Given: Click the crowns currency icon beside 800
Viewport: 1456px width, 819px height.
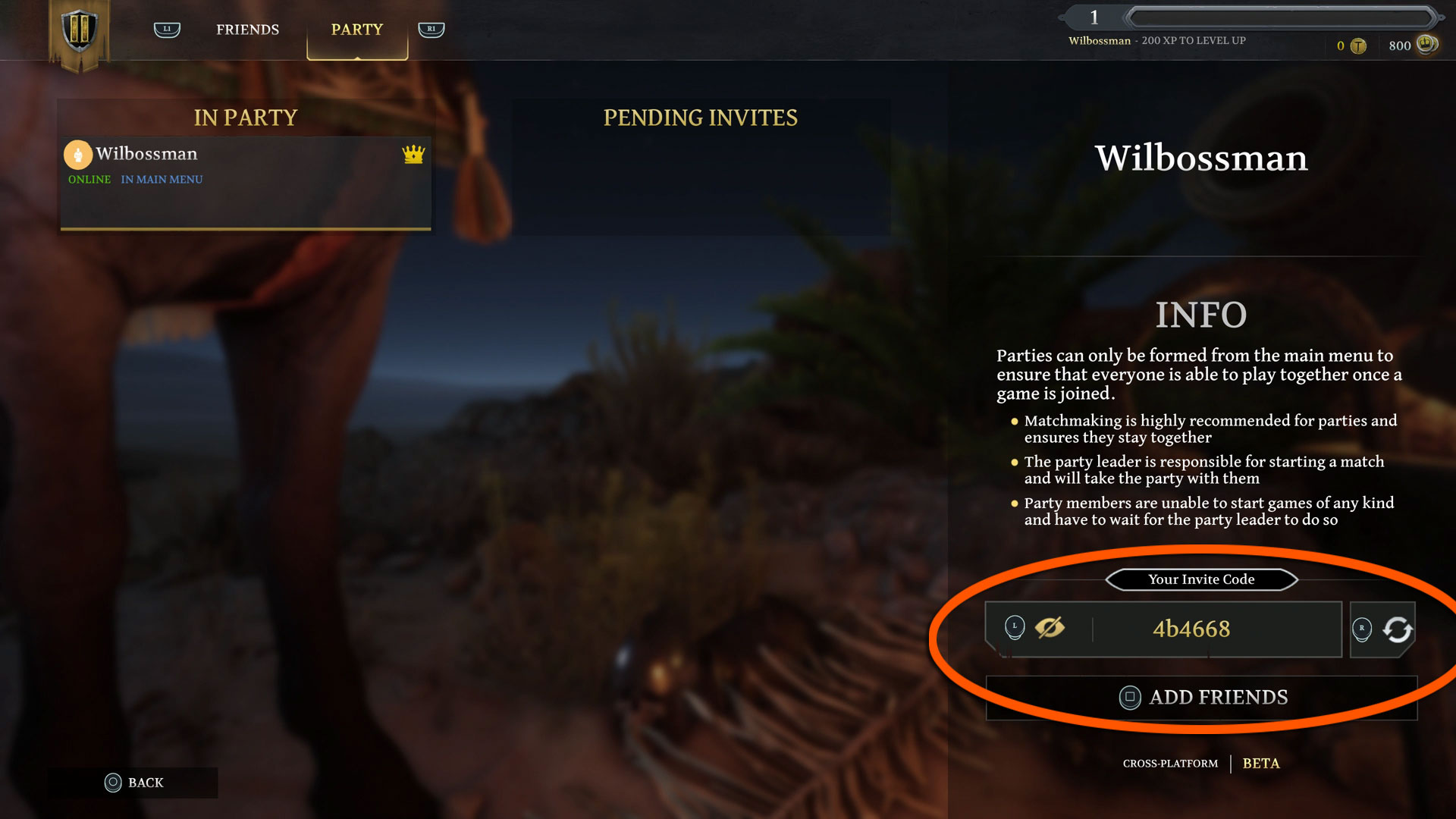Looking at the screenshot, I should pyautogui.click(x=1423, y=45).
